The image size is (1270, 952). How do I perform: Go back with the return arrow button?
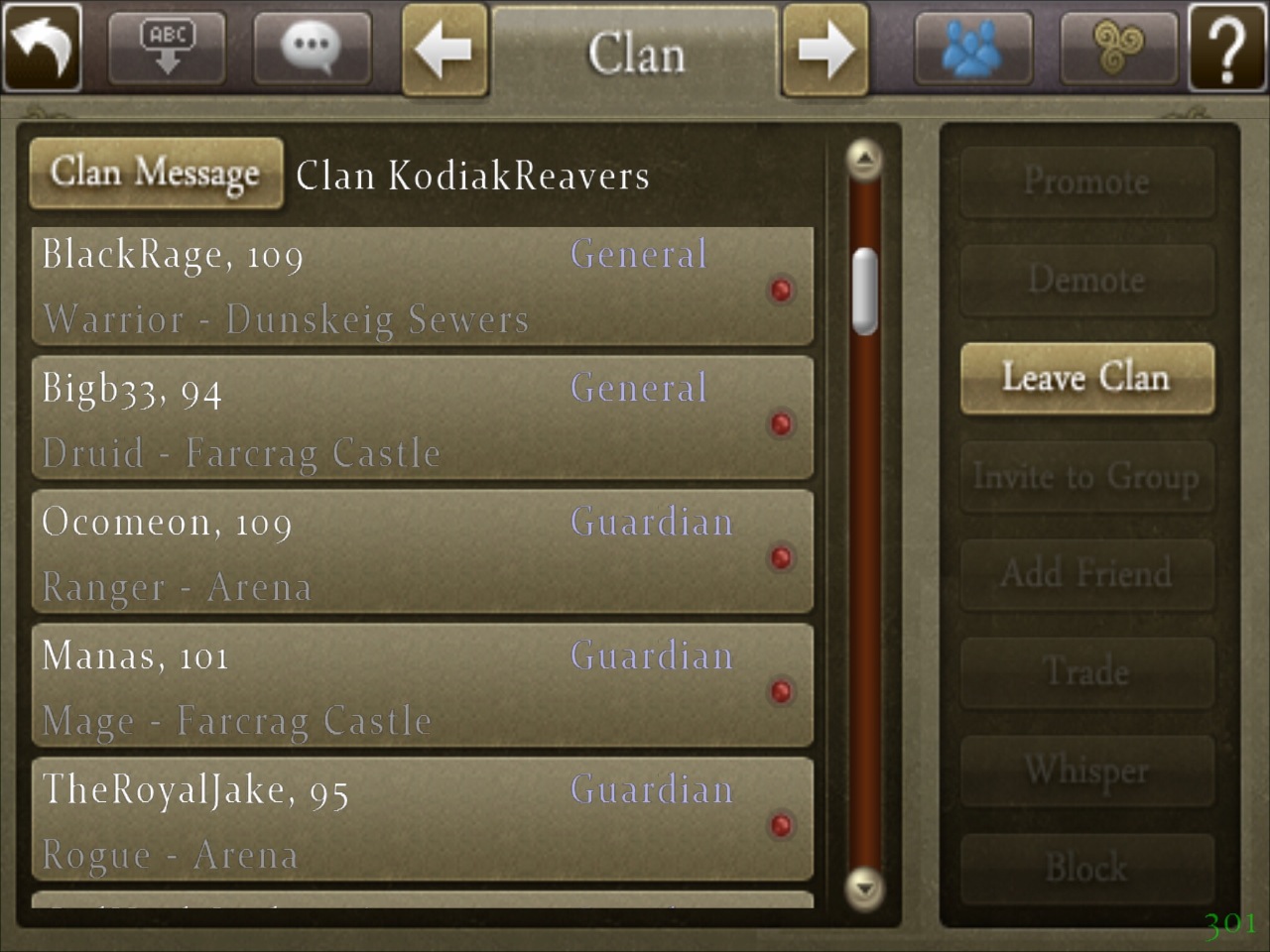click(43, 47)
